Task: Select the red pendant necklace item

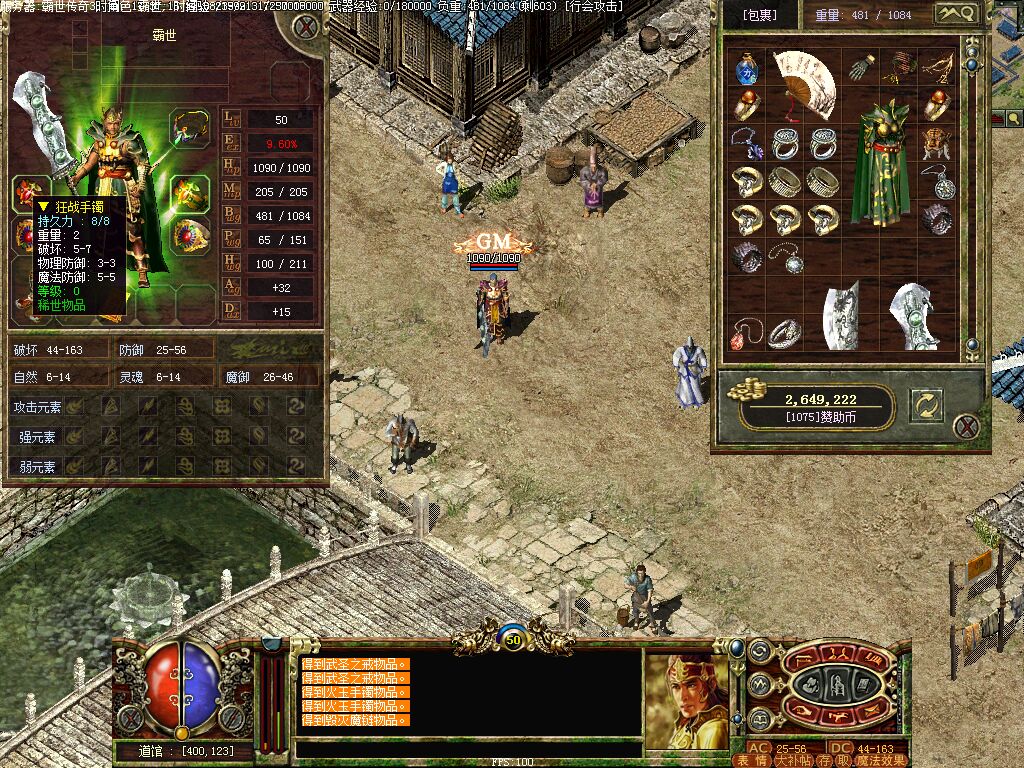Action: click(x=744, y=333)
